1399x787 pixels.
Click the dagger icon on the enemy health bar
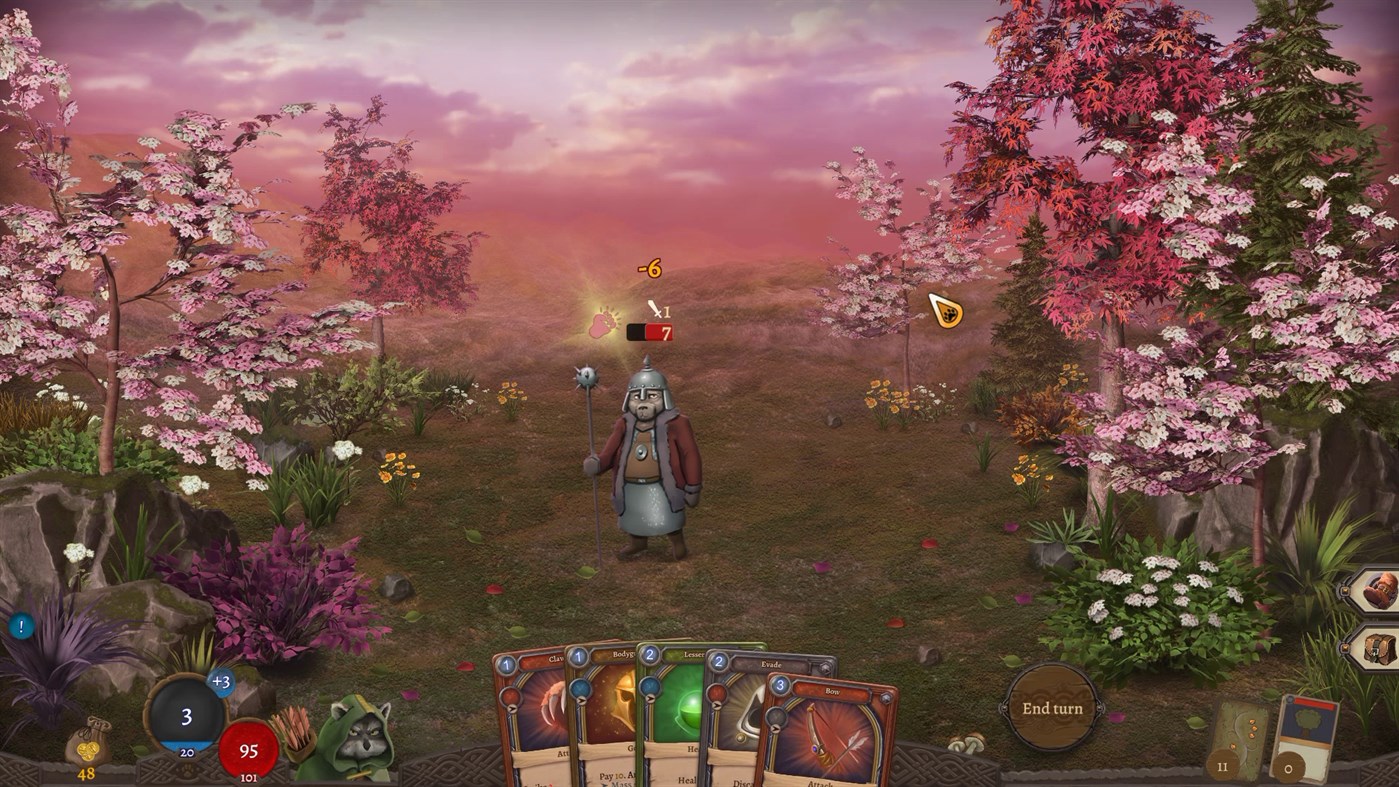(655, 308)
